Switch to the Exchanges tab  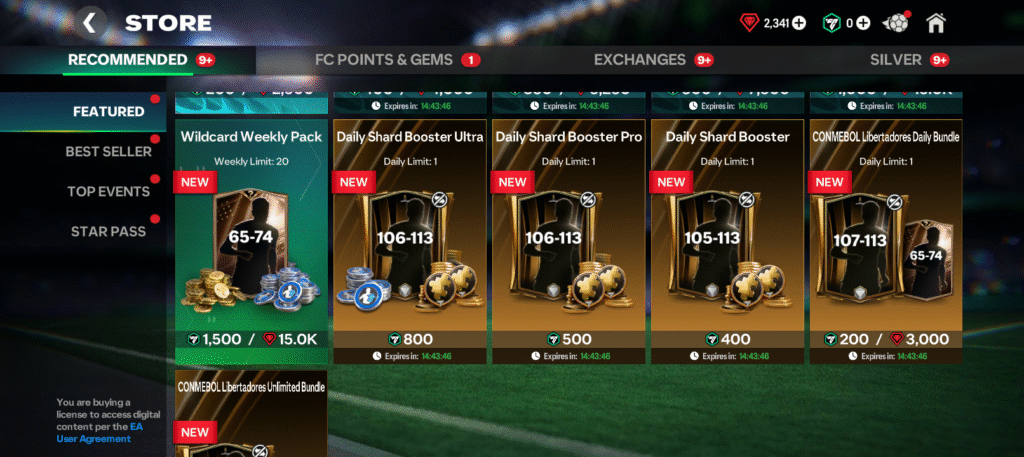[640, 60]
